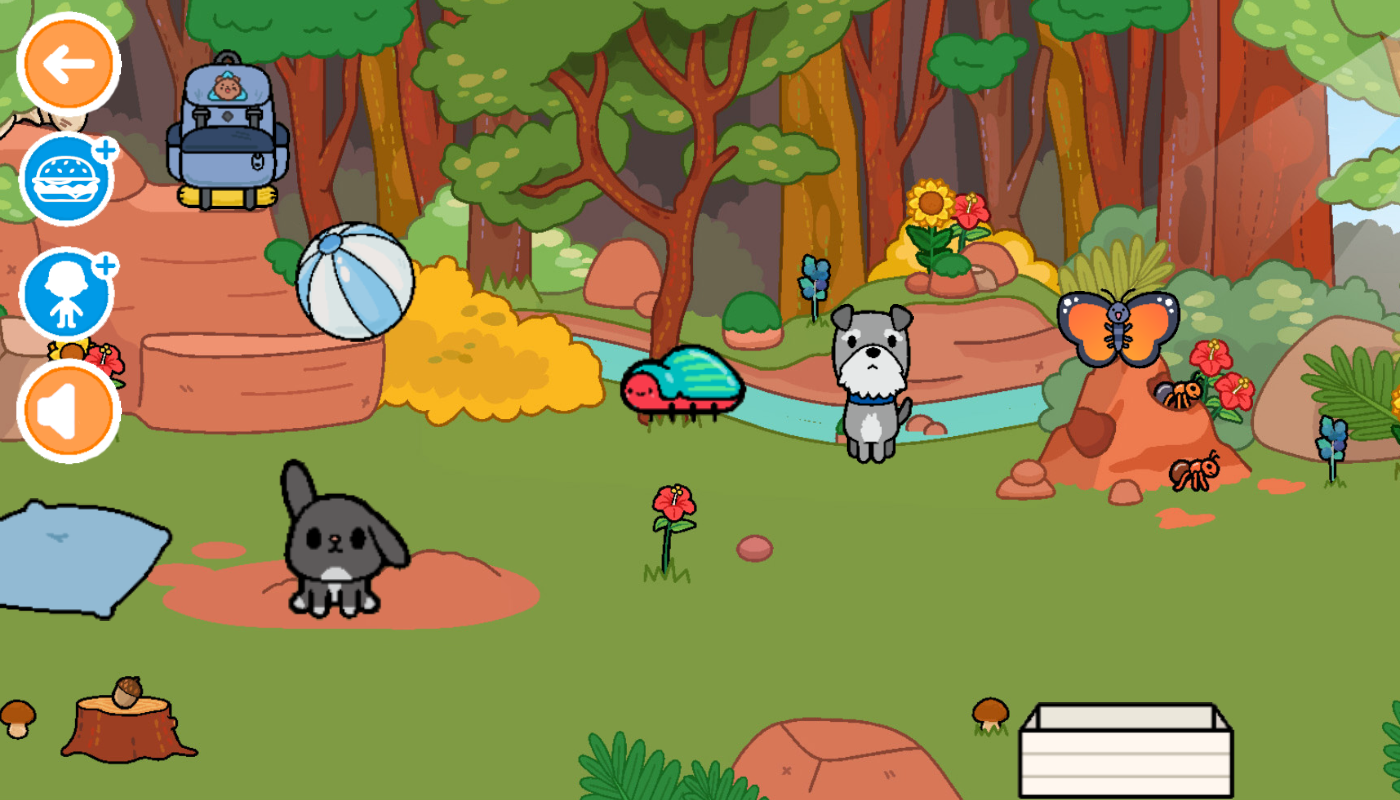Image resolution: width=1400 pixels, height=800 pixels.
Task: Select the teddy bear peeking from the backpack
Action: (x=228, y=88)
